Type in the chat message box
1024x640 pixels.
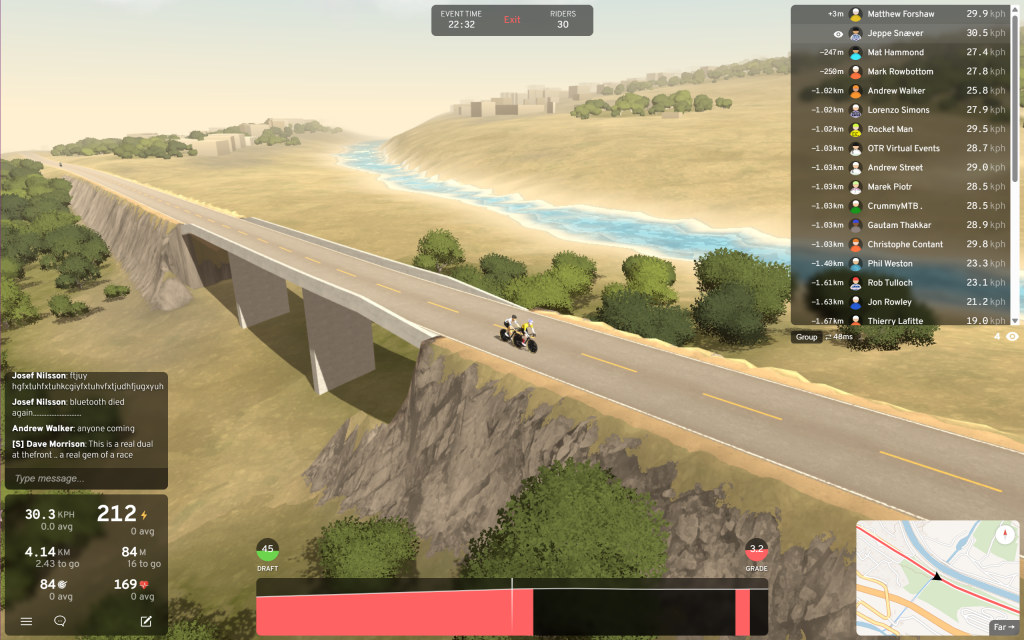click(85, 479)
